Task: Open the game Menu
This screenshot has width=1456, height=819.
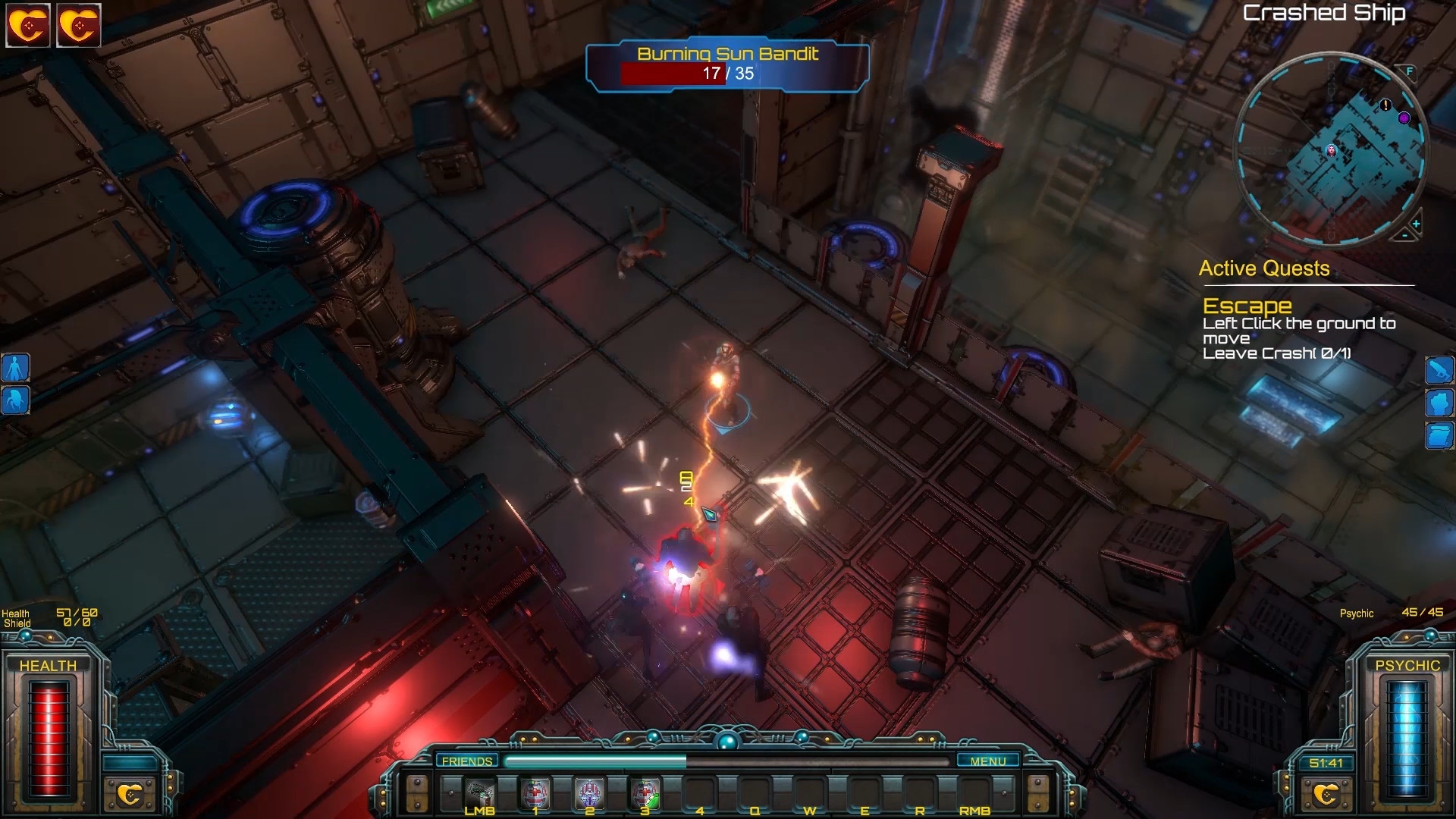Action: [987, 761]
